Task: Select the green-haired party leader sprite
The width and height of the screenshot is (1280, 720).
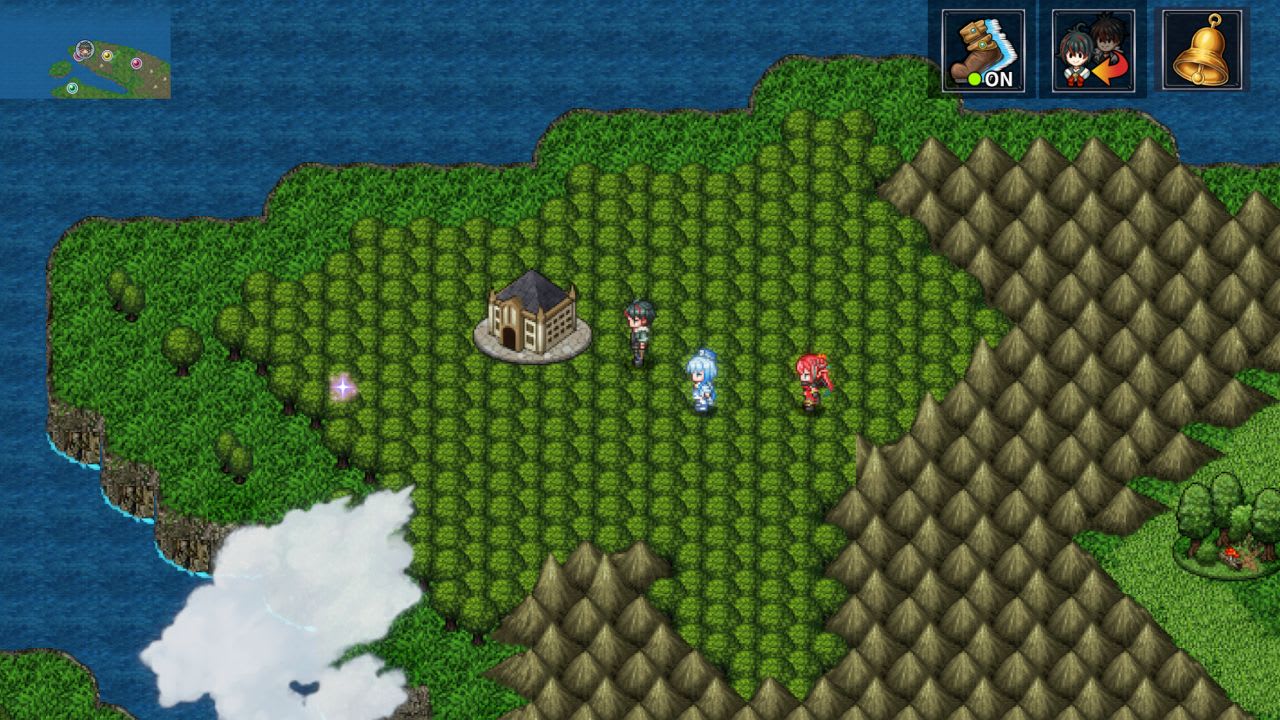Action: pos(638,325)
